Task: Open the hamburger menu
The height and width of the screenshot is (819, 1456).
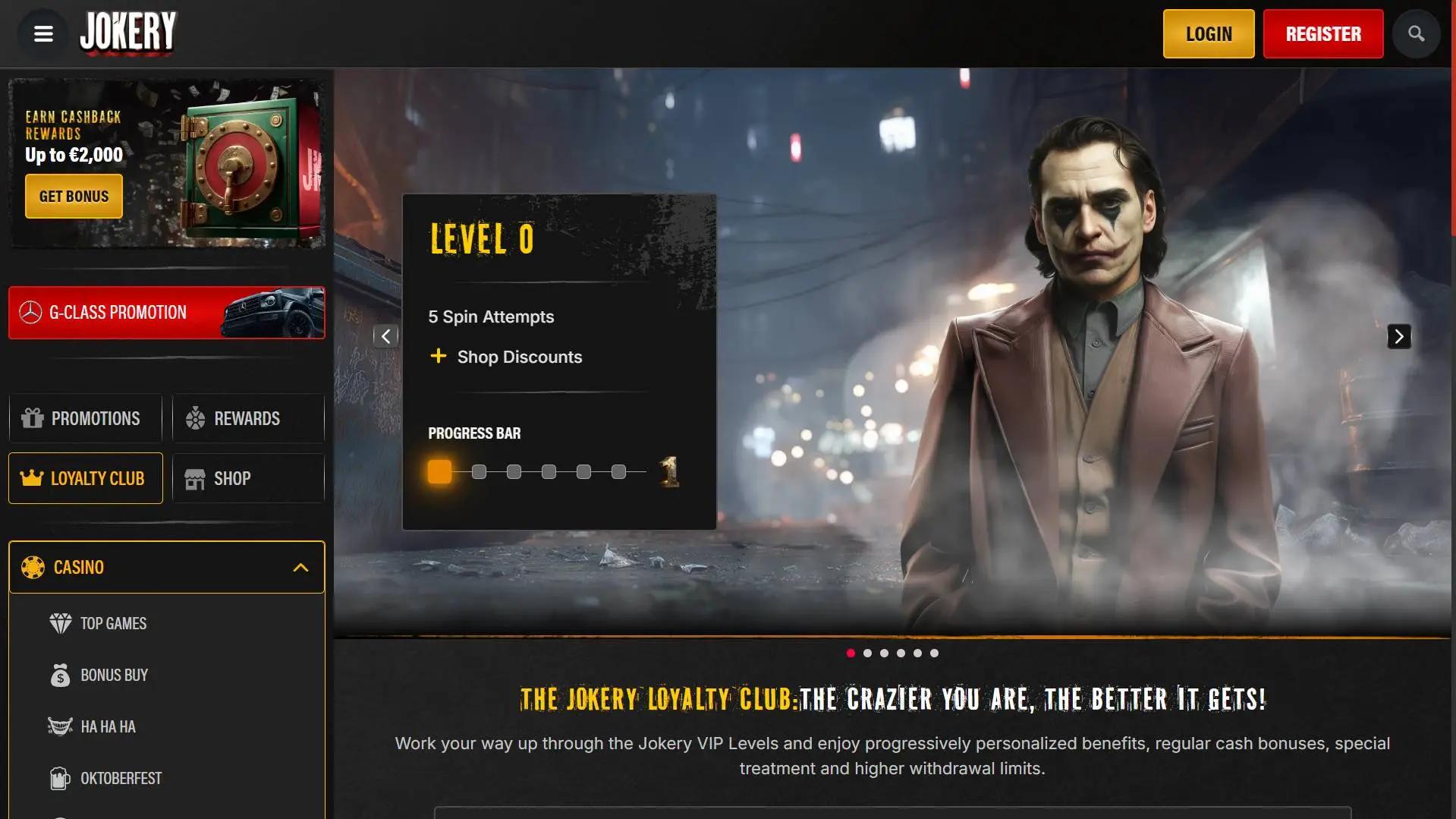Action: (x=43, y=34)
